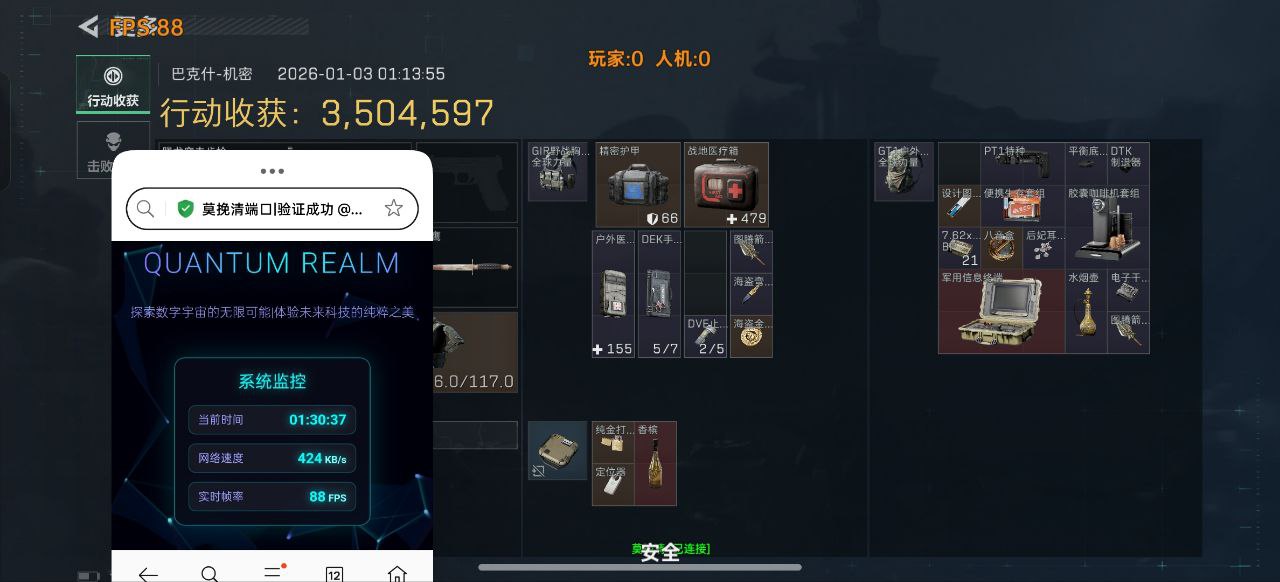
Task: Select the 精密护甲 armor repair bag
Action: point(638,185)
